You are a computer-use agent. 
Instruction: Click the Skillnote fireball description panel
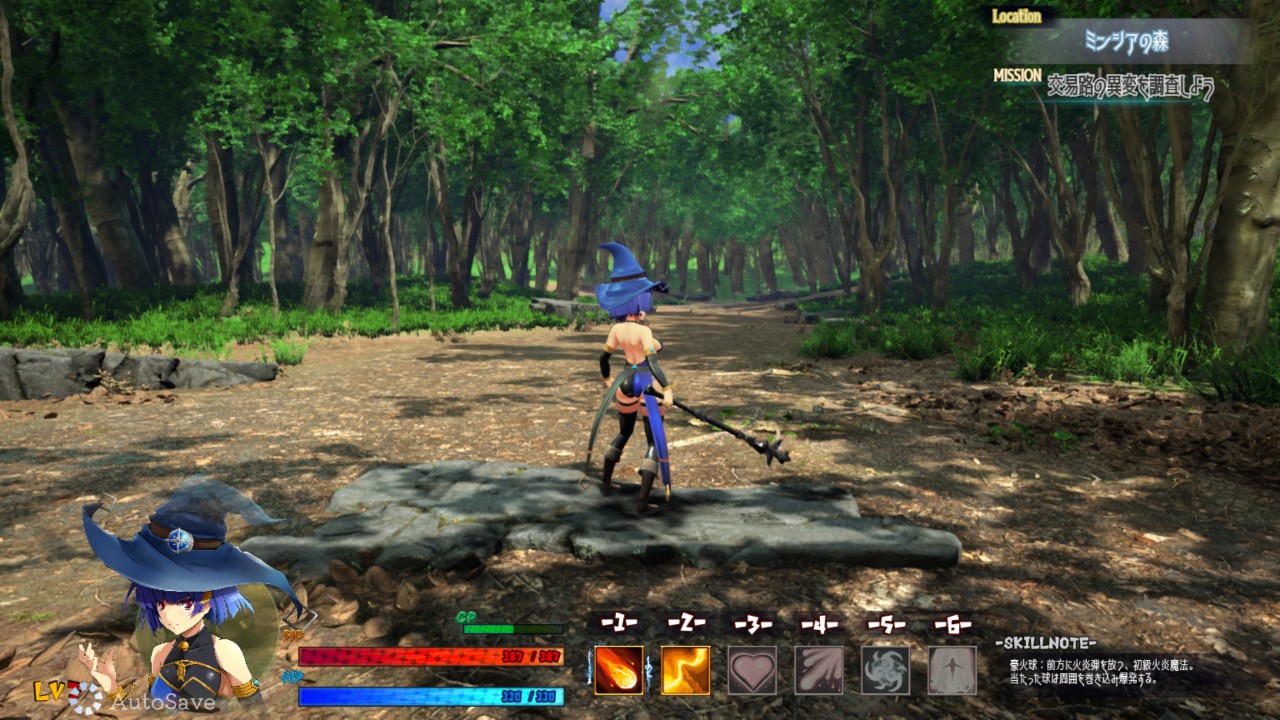point(1100,670)
